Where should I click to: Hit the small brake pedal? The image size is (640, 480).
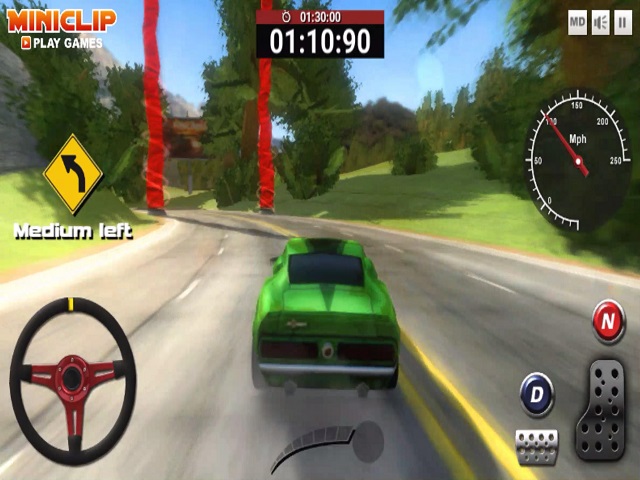[537, 445]
